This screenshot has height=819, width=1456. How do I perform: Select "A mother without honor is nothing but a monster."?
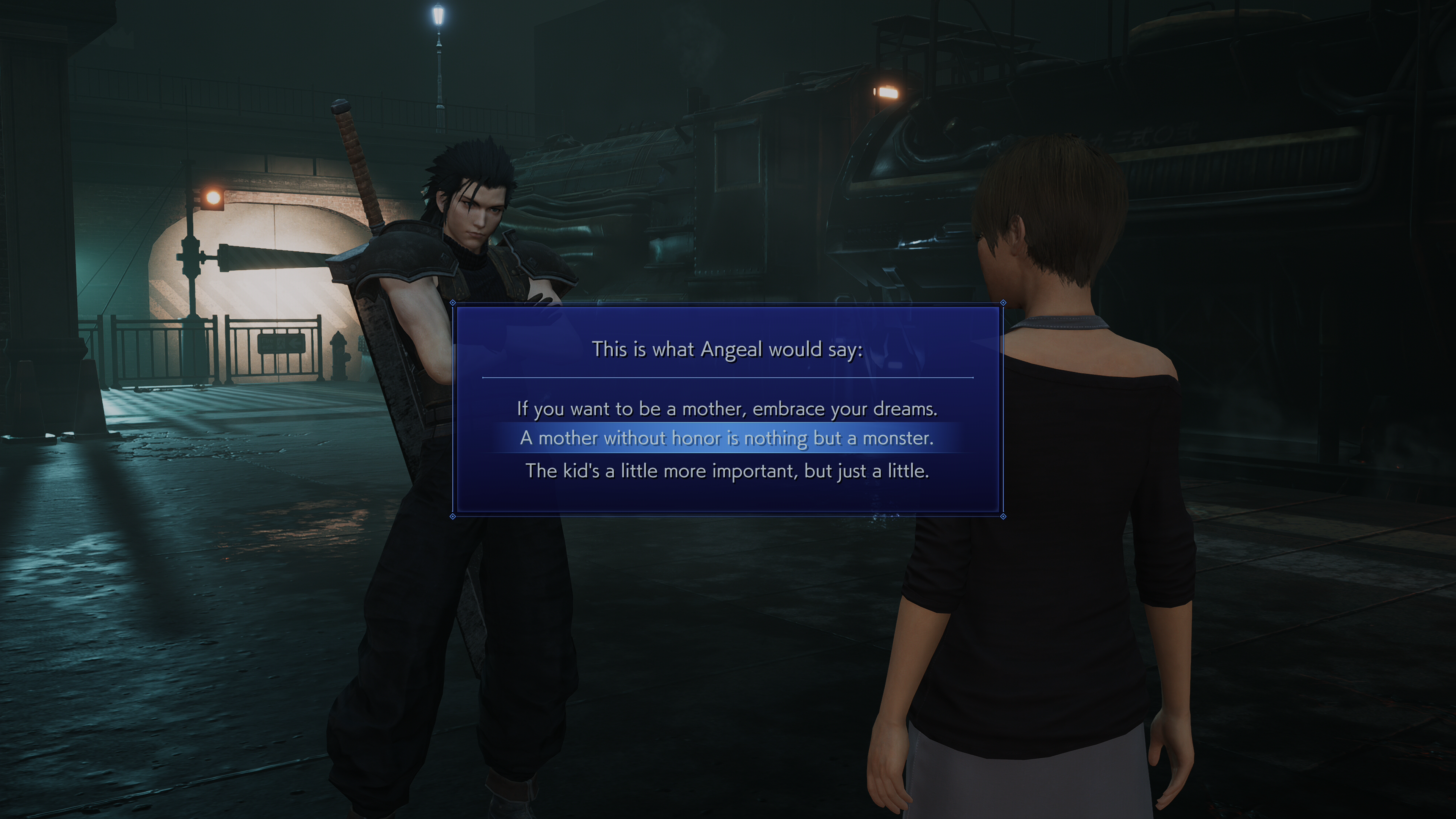pyautogui.click(x=727, y=438)
